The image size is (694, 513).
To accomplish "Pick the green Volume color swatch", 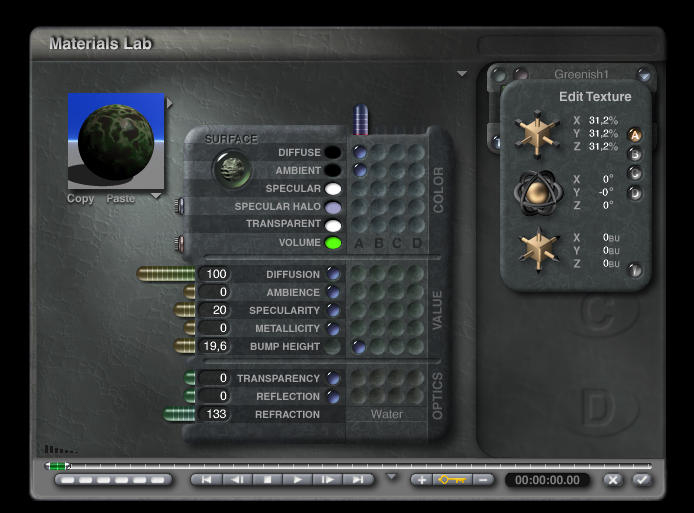I will [x=333, y=243].
